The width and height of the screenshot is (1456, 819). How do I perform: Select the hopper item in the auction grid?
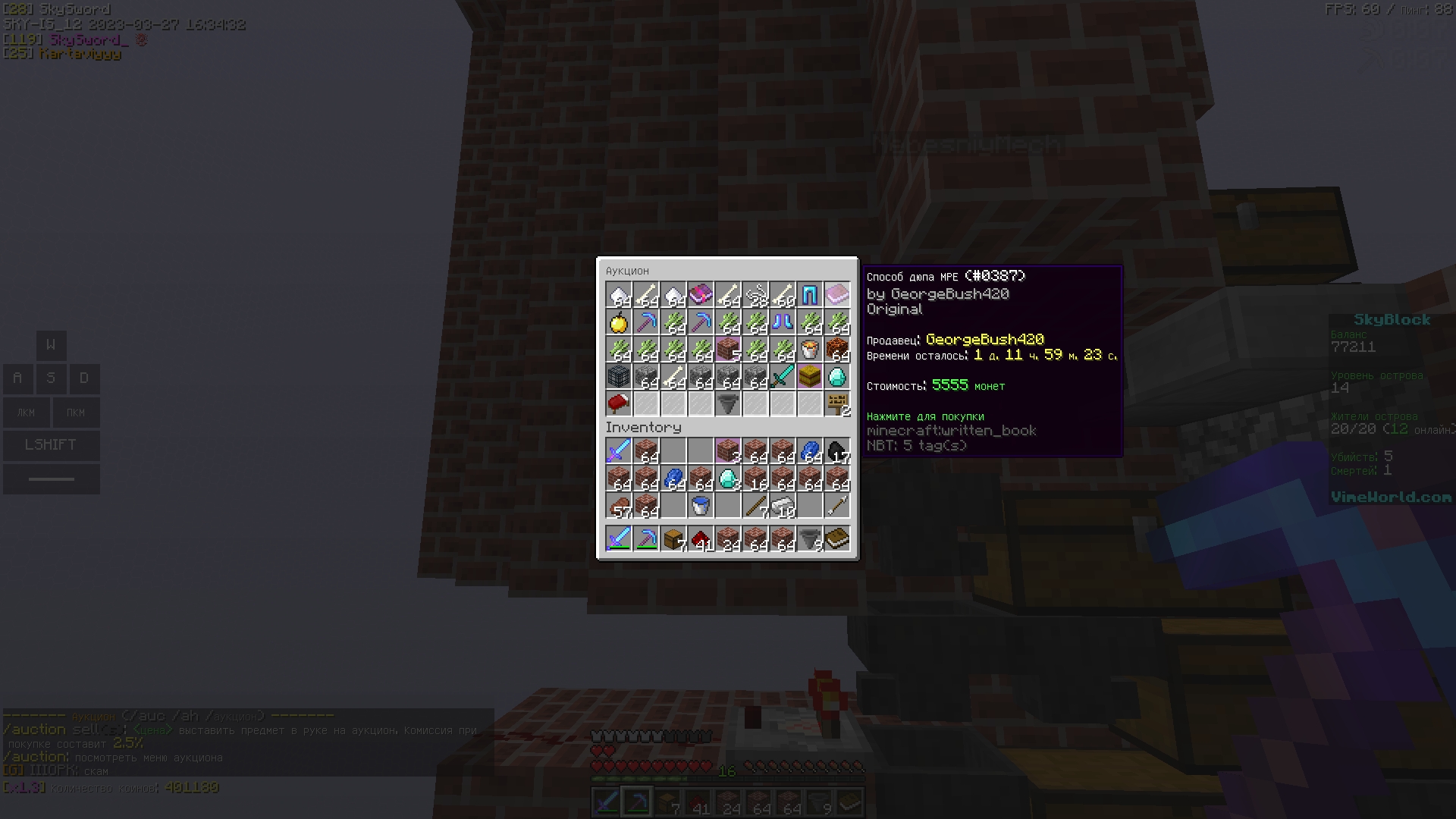tap(728, 404)
